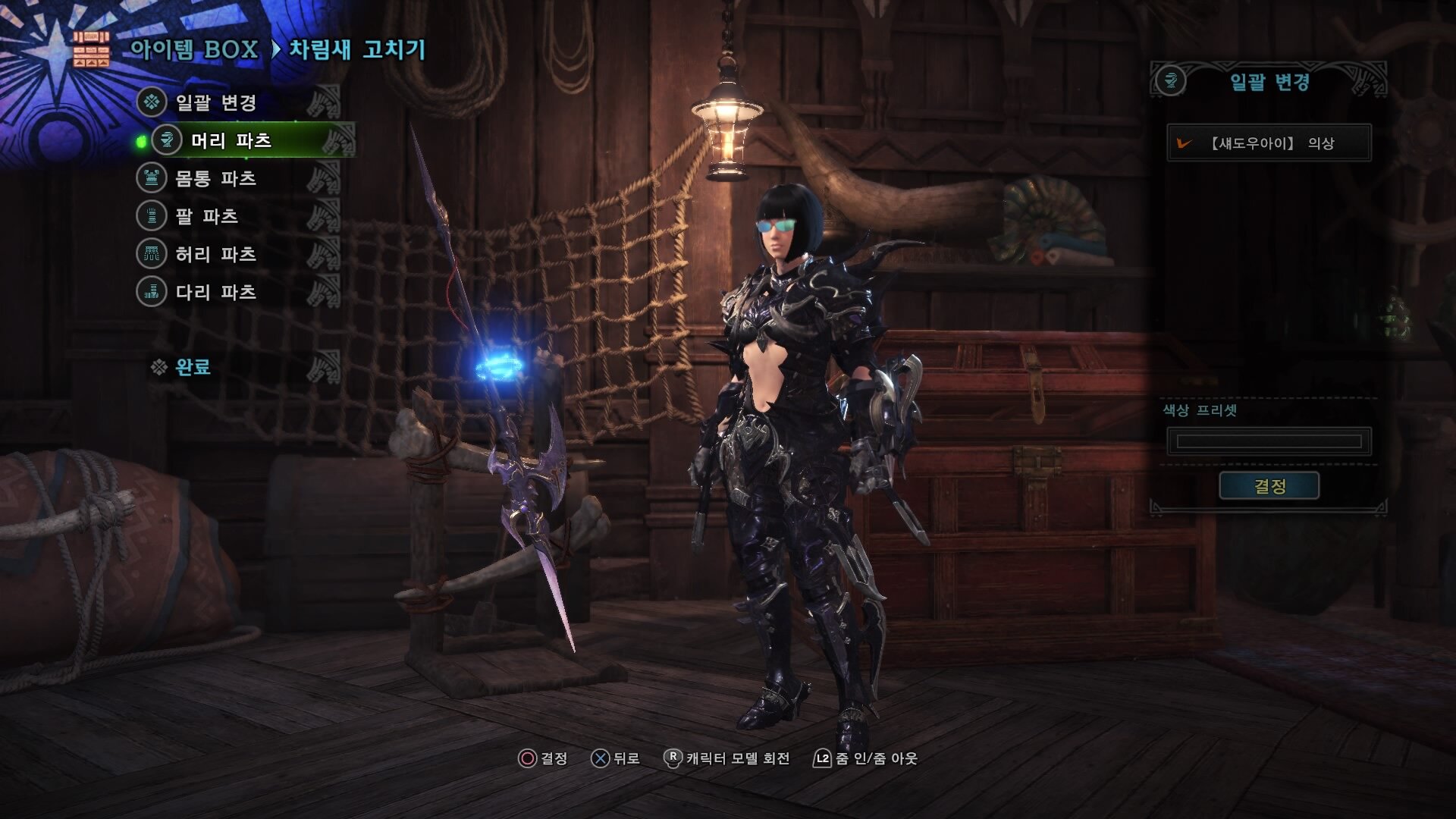The height and width of the screenshot is (819, 1456).
Task: Choose the 허리 파츠 entry
Action: pyautogui.click(x=216, y=254)
